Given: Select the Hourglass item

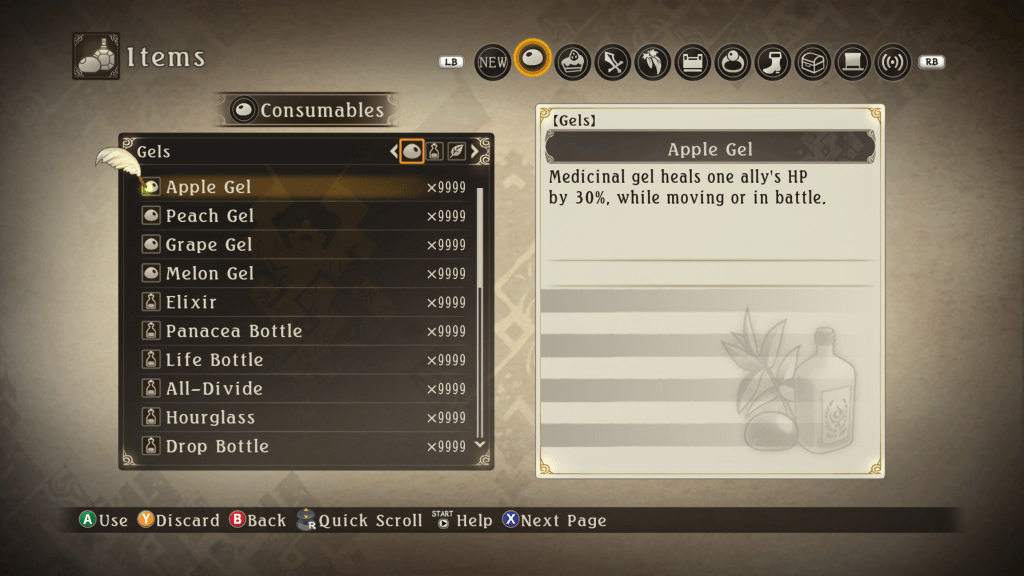Looking at the screenshot, I should click(x=210, y=418).
